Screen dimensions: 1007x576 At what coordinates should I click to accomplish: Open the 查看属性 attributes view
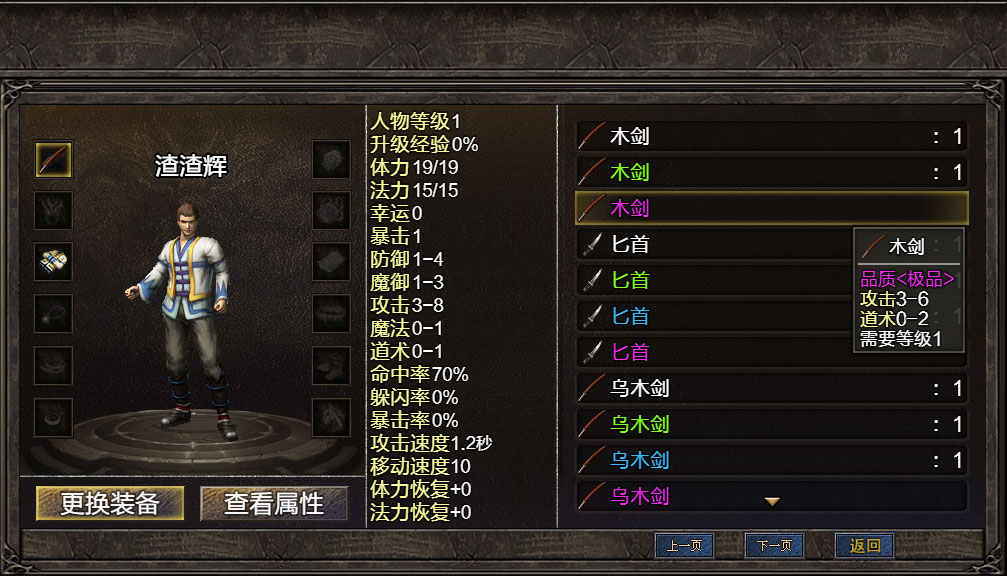pyautogui.click(x=274, y=503)
